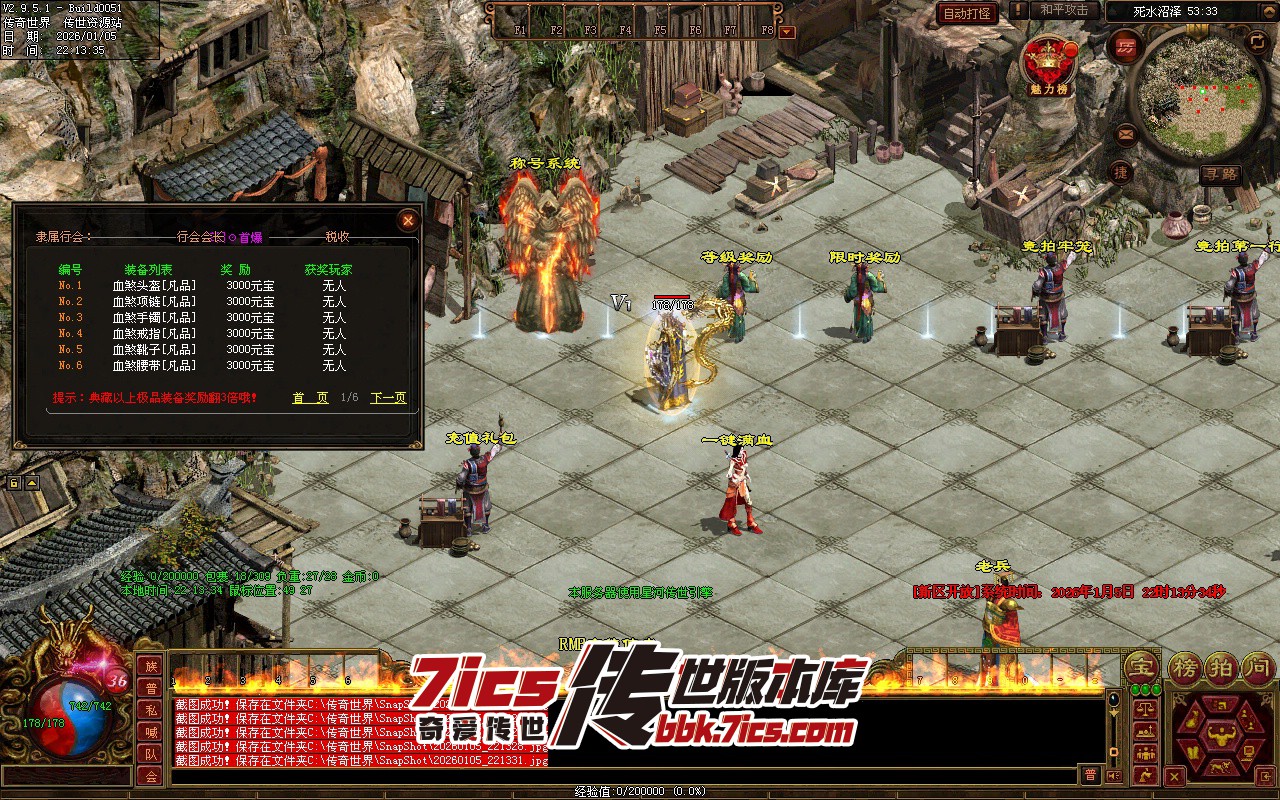
Task: Open the mail envelope icon
Action: pos(1126,132)
